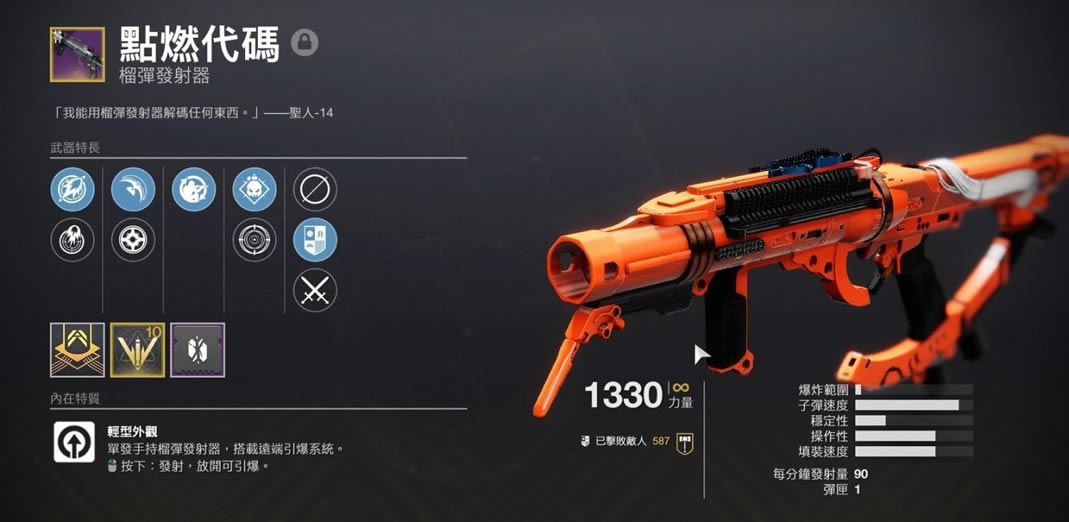Select the concentric target ring perk
The image size is (1069, 522).
(254, 240)
